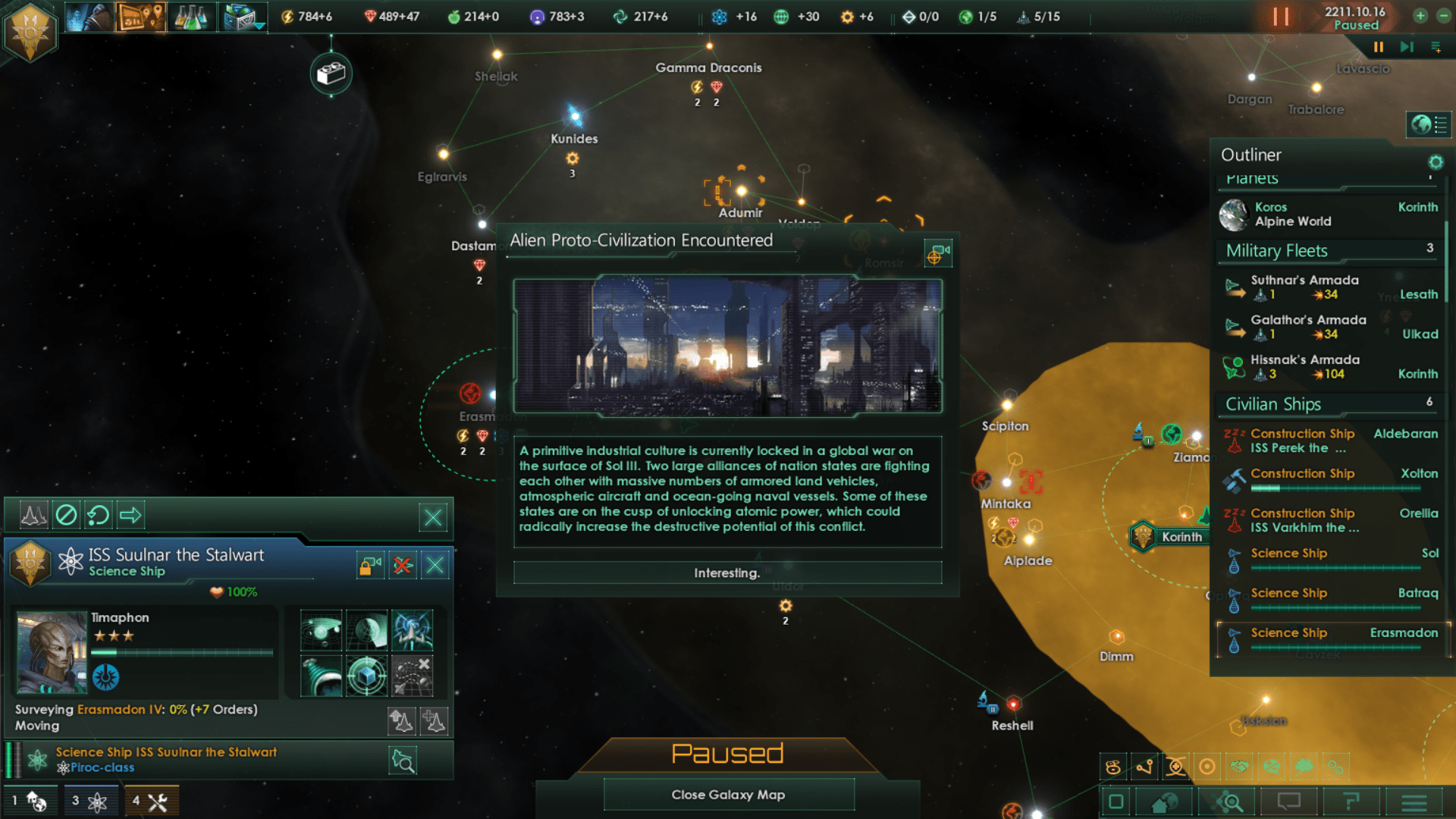Click the locate-ship magnifier icon next to Piroc-class

point(403,761)
